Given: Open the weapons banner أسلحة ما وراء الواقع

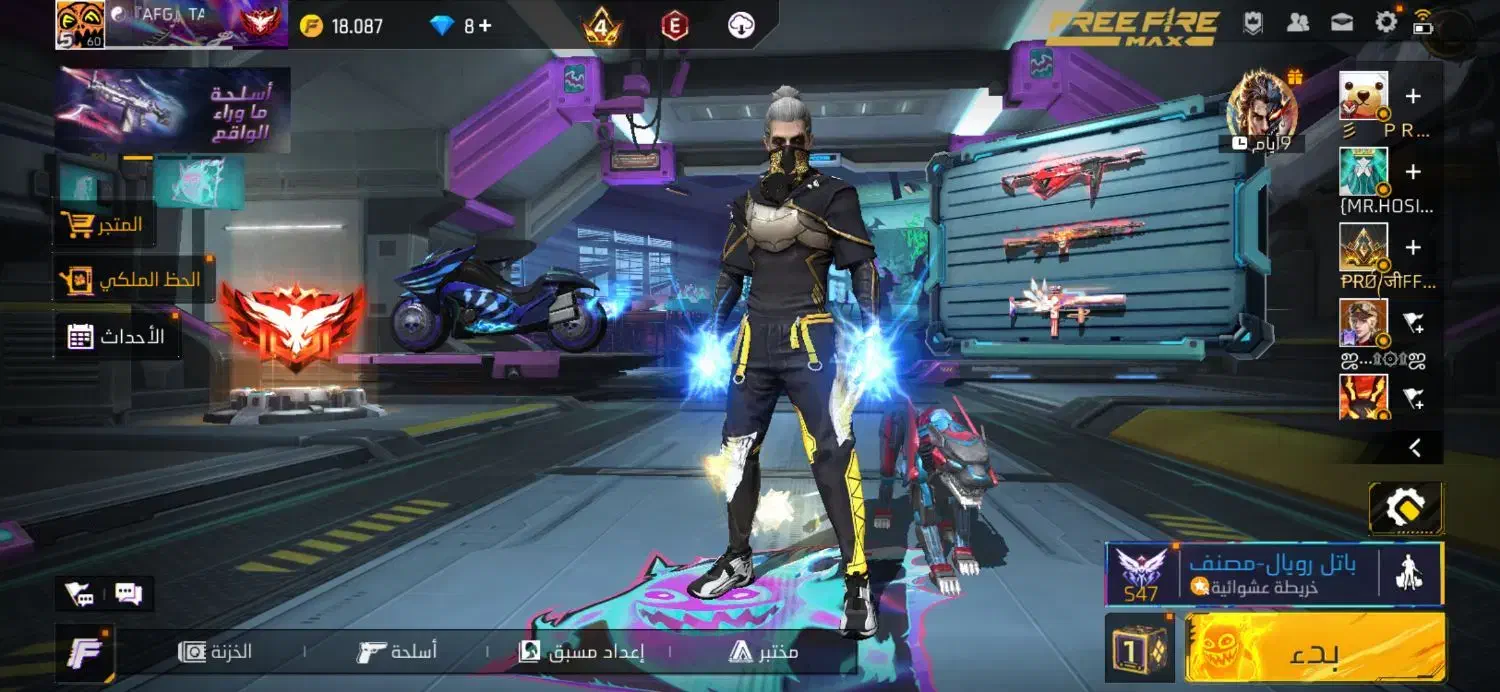Looking at the screenshot, I should 172,110.
